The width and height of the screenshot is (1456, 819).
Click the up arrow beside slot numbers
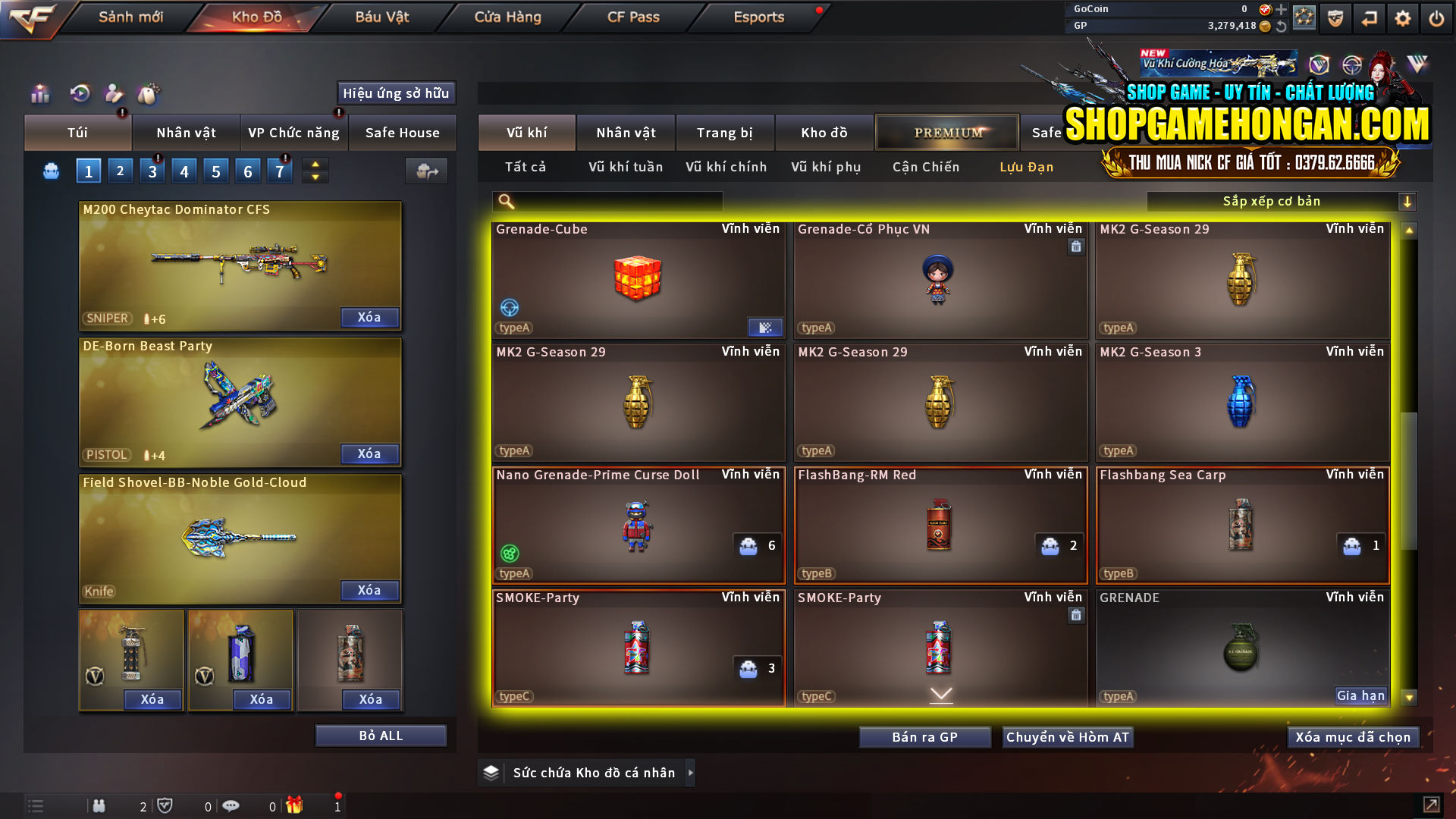pyautogui.click(x=314, y=164)
